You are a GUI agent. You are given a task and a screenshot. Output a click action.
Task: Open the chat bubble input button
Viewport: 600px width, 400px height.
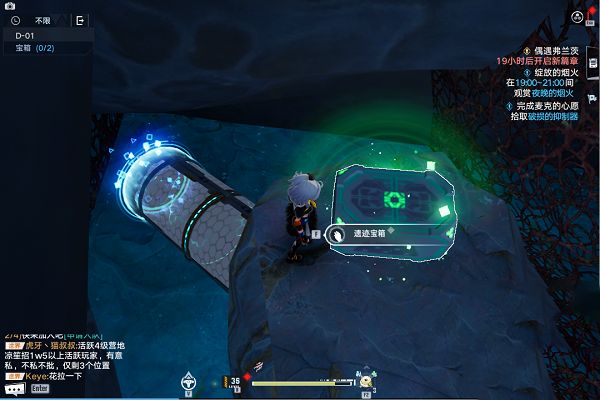point(14,388)
